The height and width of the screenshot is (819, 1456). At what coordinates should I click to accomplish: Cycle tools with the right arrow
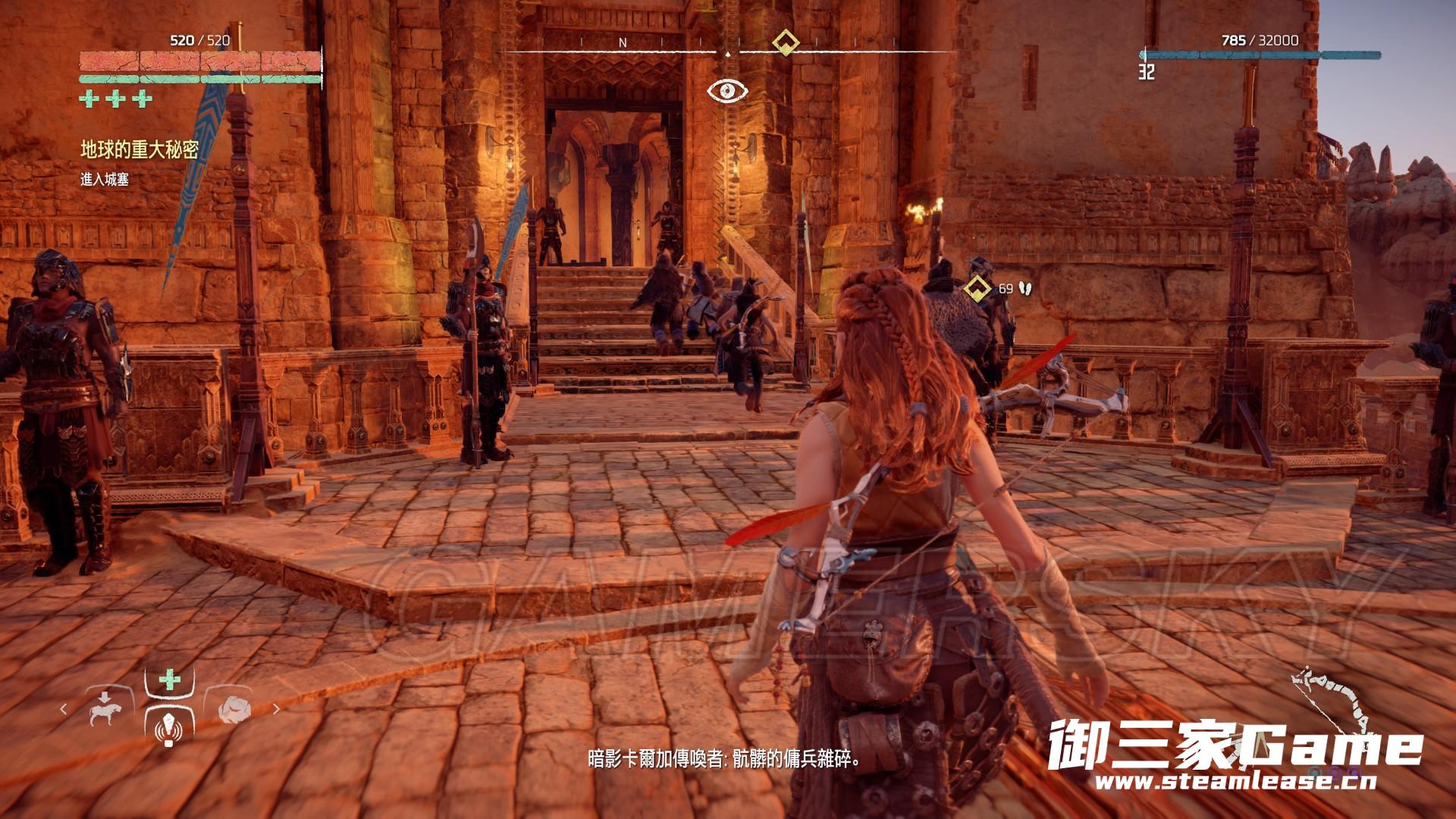click(x=276, y=709)
